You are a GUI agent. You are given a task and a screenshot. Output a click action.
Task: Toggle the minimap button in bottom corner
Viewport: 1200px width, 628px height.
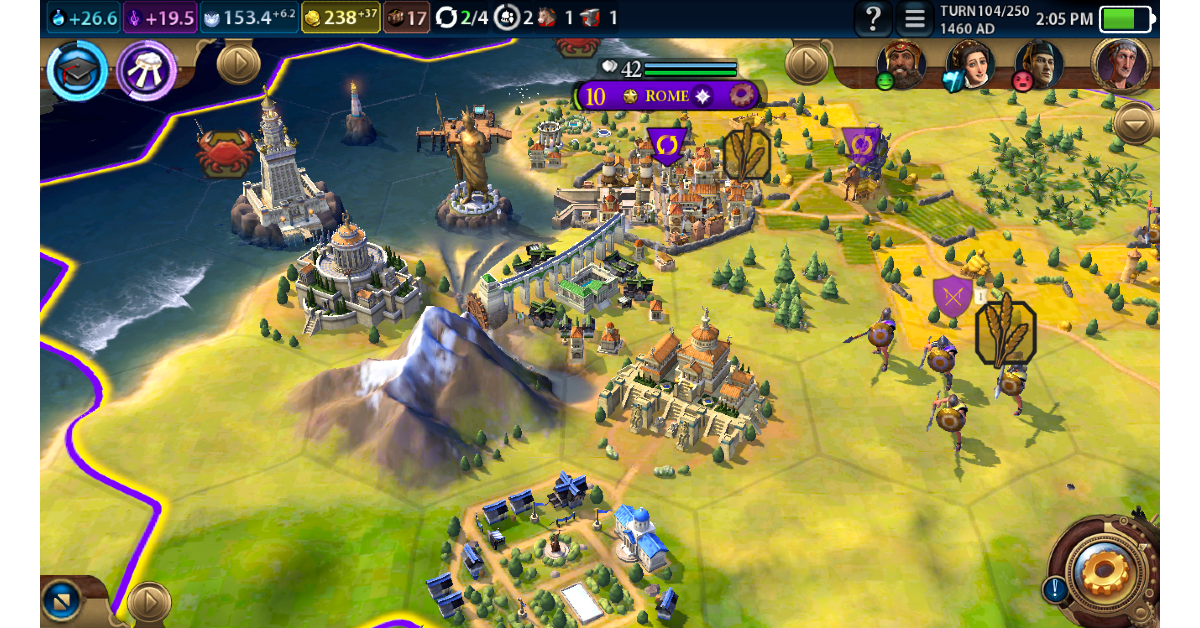[x=62, y=601]
